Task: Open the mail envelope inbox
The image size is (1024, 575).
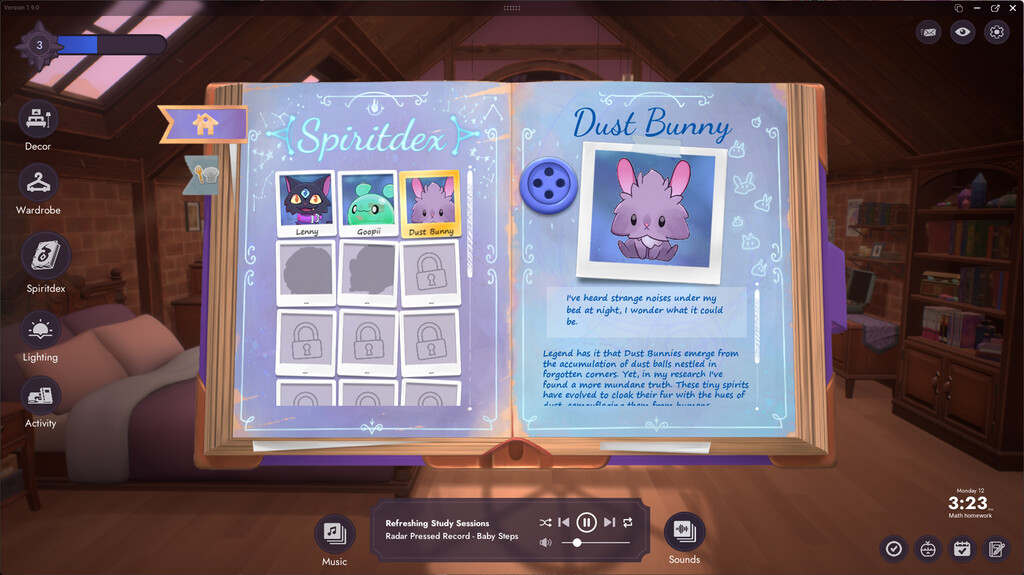Action: (x=929, y=32)
